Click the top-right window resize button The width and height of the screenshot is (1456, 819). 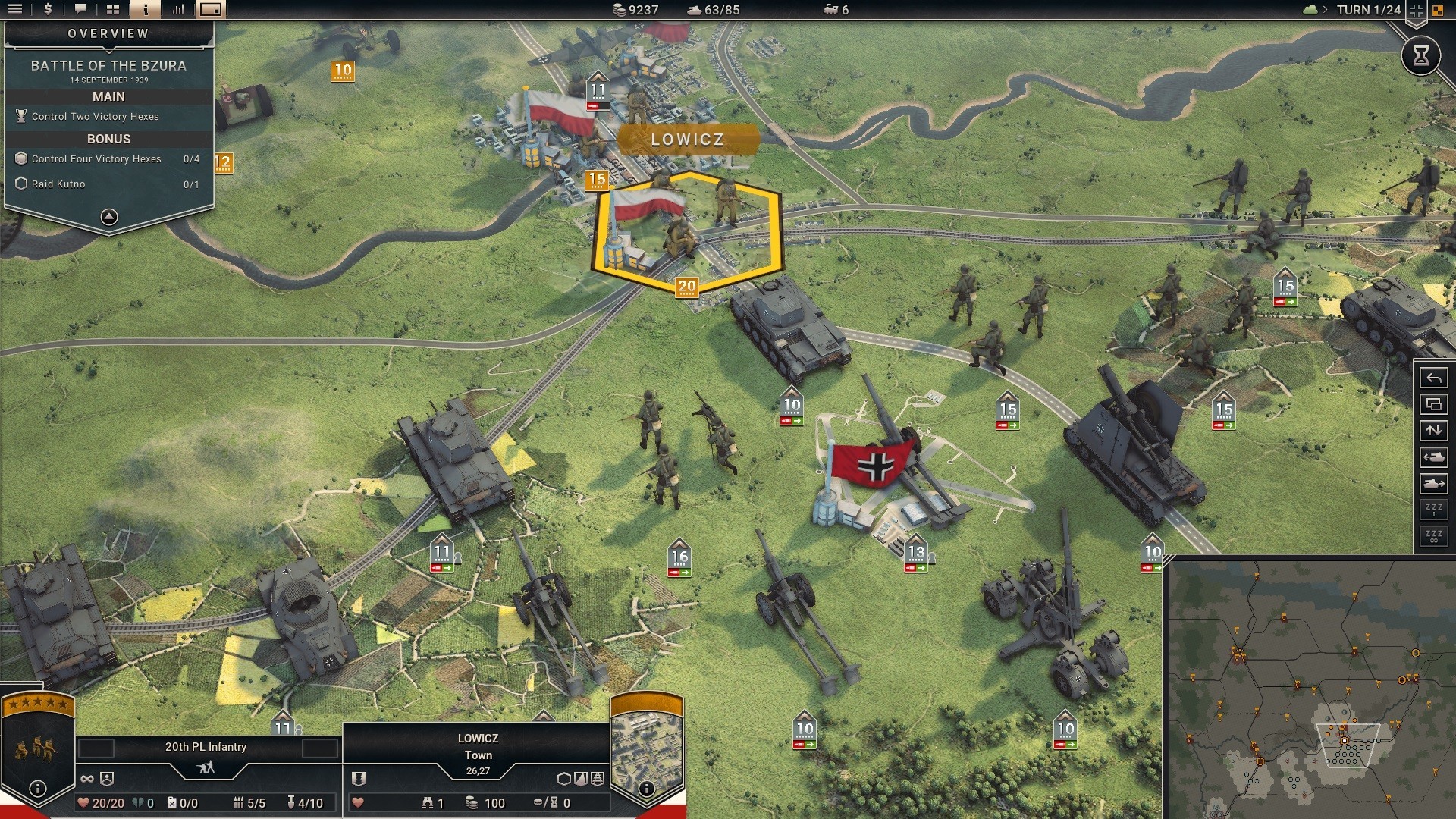click(x=1416, y=10)
